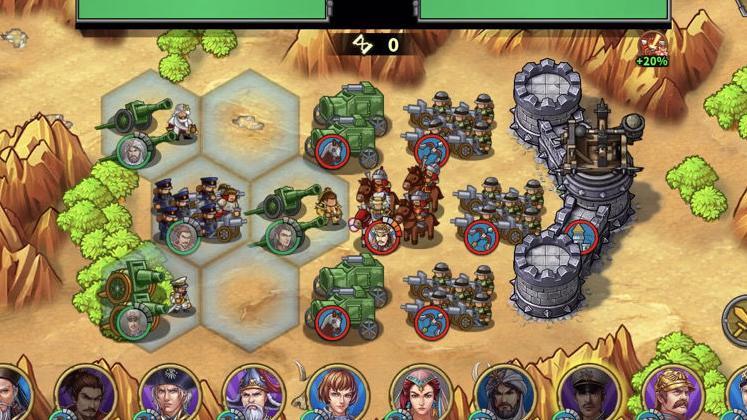Tap the crossed-swords button at the screen edge

click(x=738, y=322)
